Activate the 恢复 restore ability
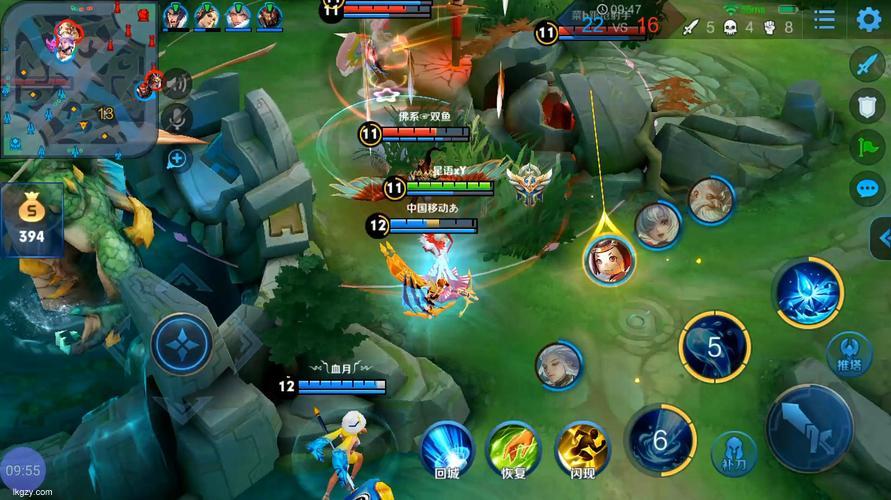The image size is (891, 500). point(513,448)
